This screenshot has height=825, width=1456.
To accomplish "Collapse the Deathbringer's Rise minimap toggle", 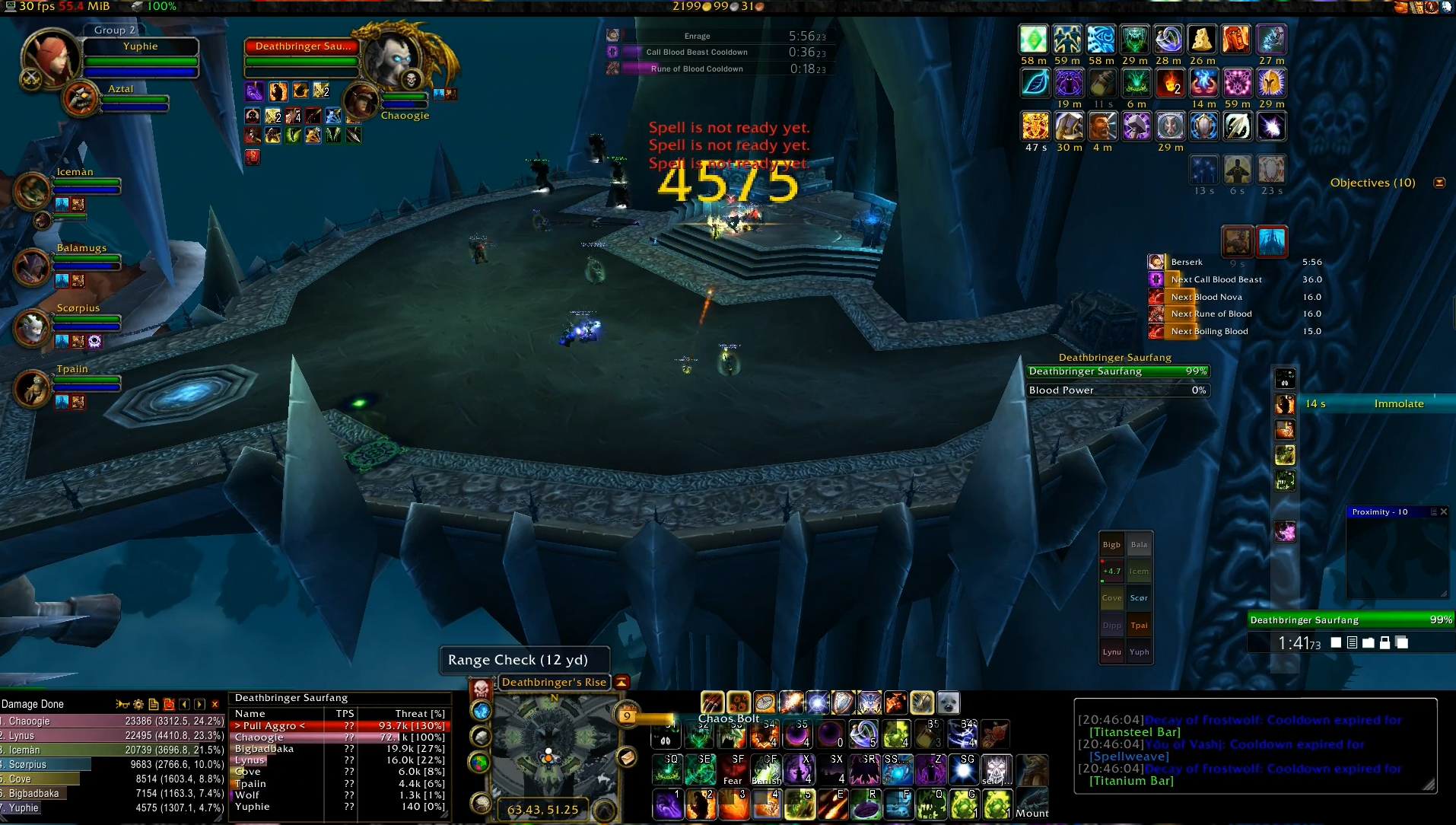I will click(x=622, y=682).
